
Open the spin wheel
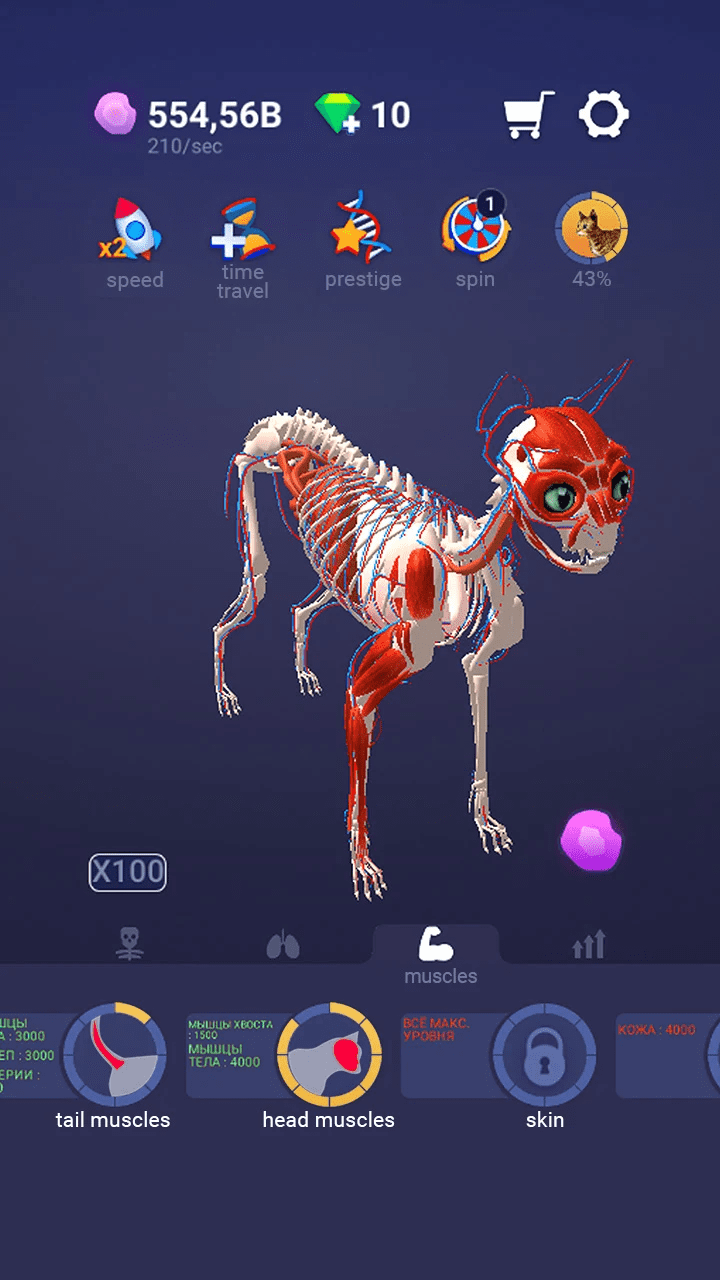[476, 229]
